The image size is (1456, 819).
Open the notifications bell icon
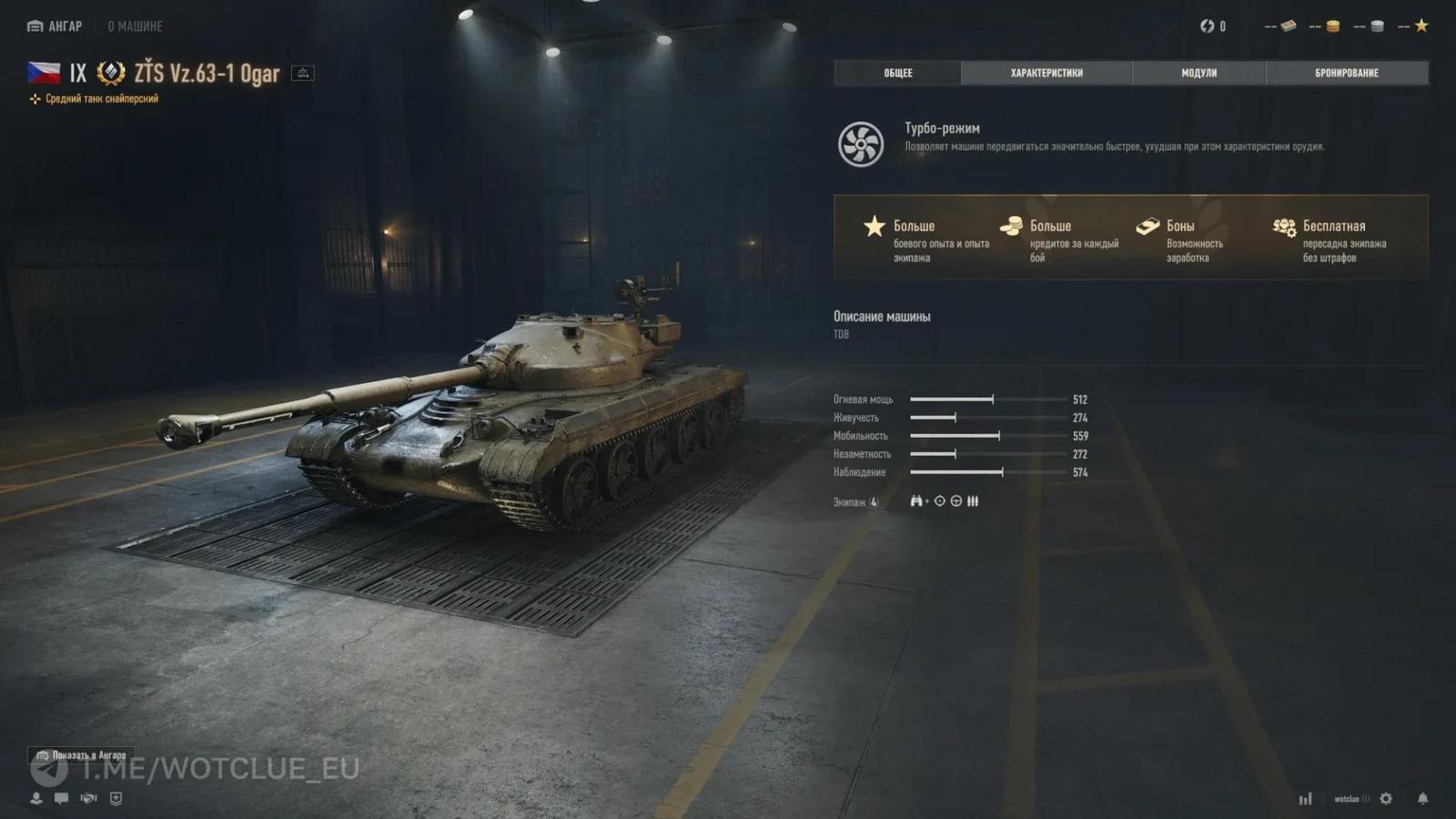[x=1423, y=798]
